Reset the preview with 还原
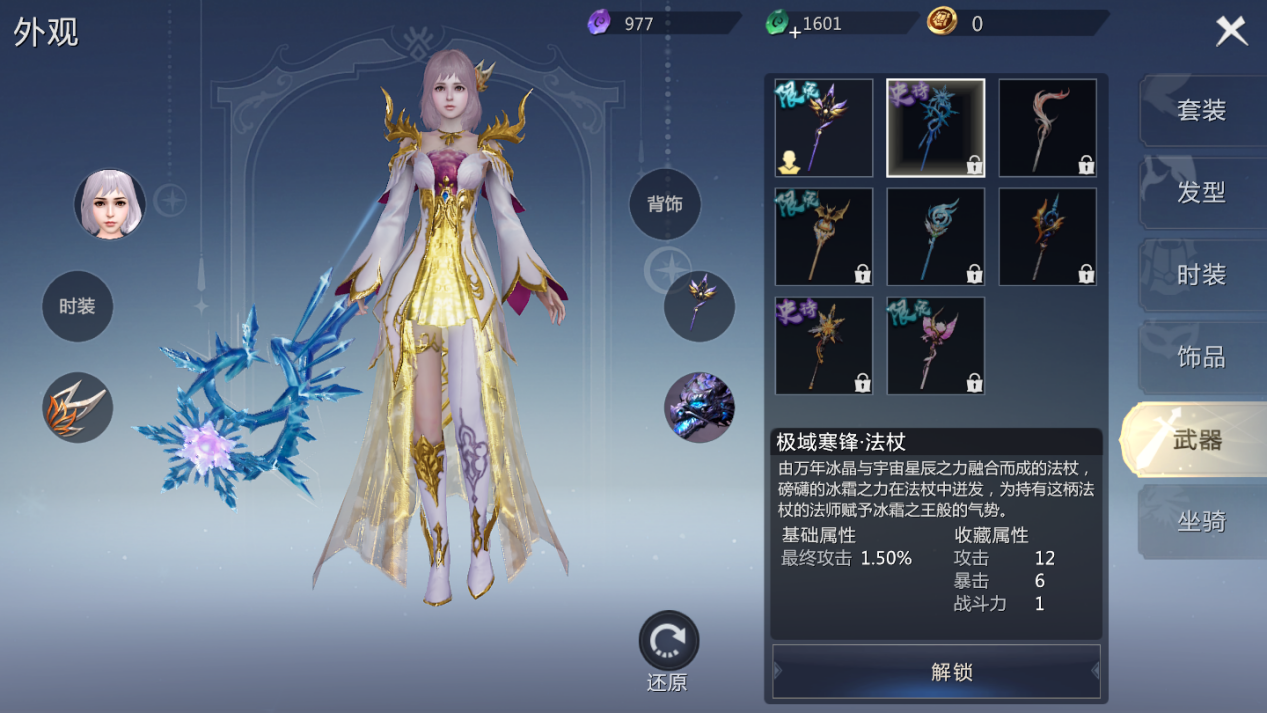1267x713 pixels. pyautogui.click(x=668, y=643)
